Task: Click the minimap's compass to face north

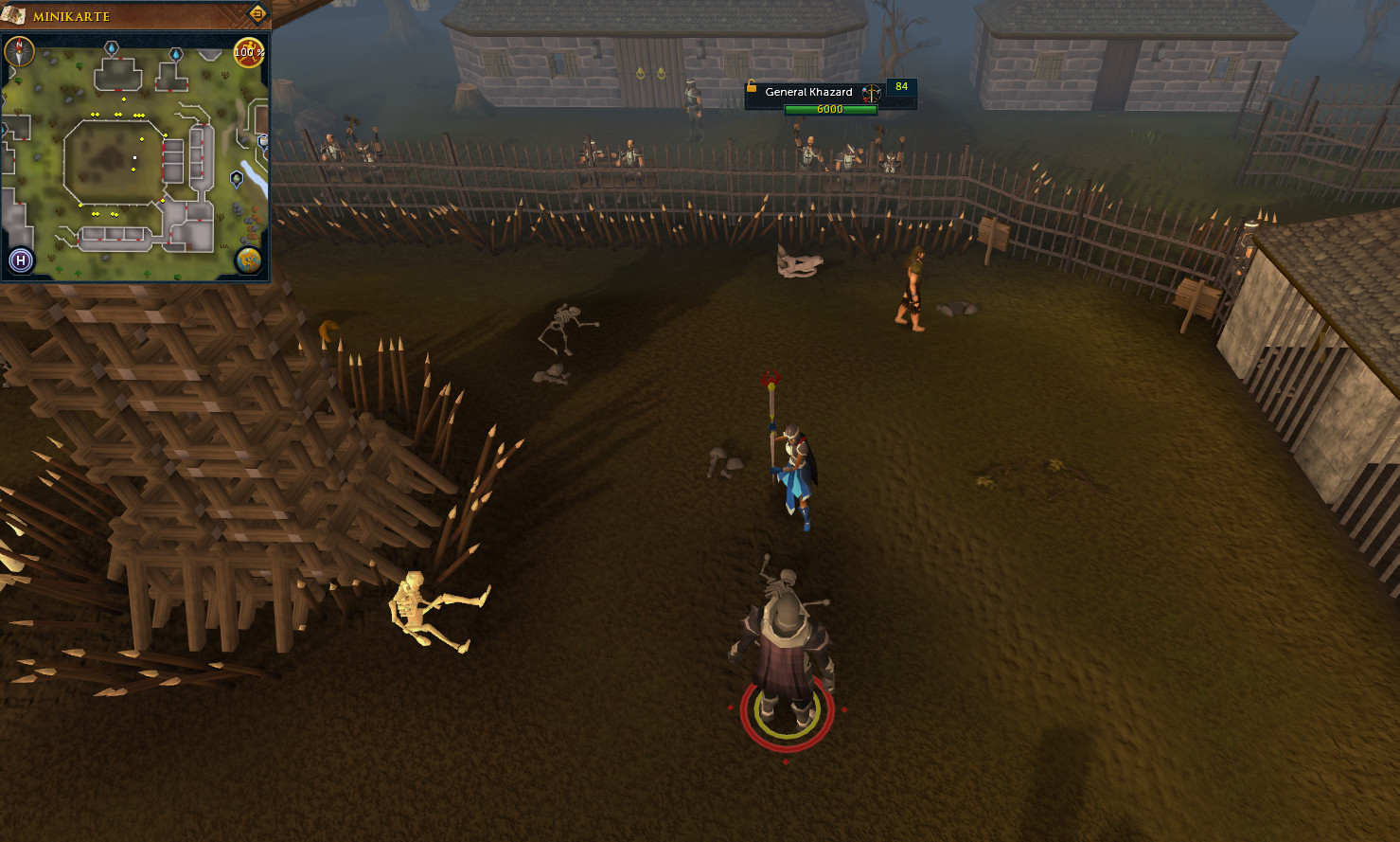Action: click(19, 50)
